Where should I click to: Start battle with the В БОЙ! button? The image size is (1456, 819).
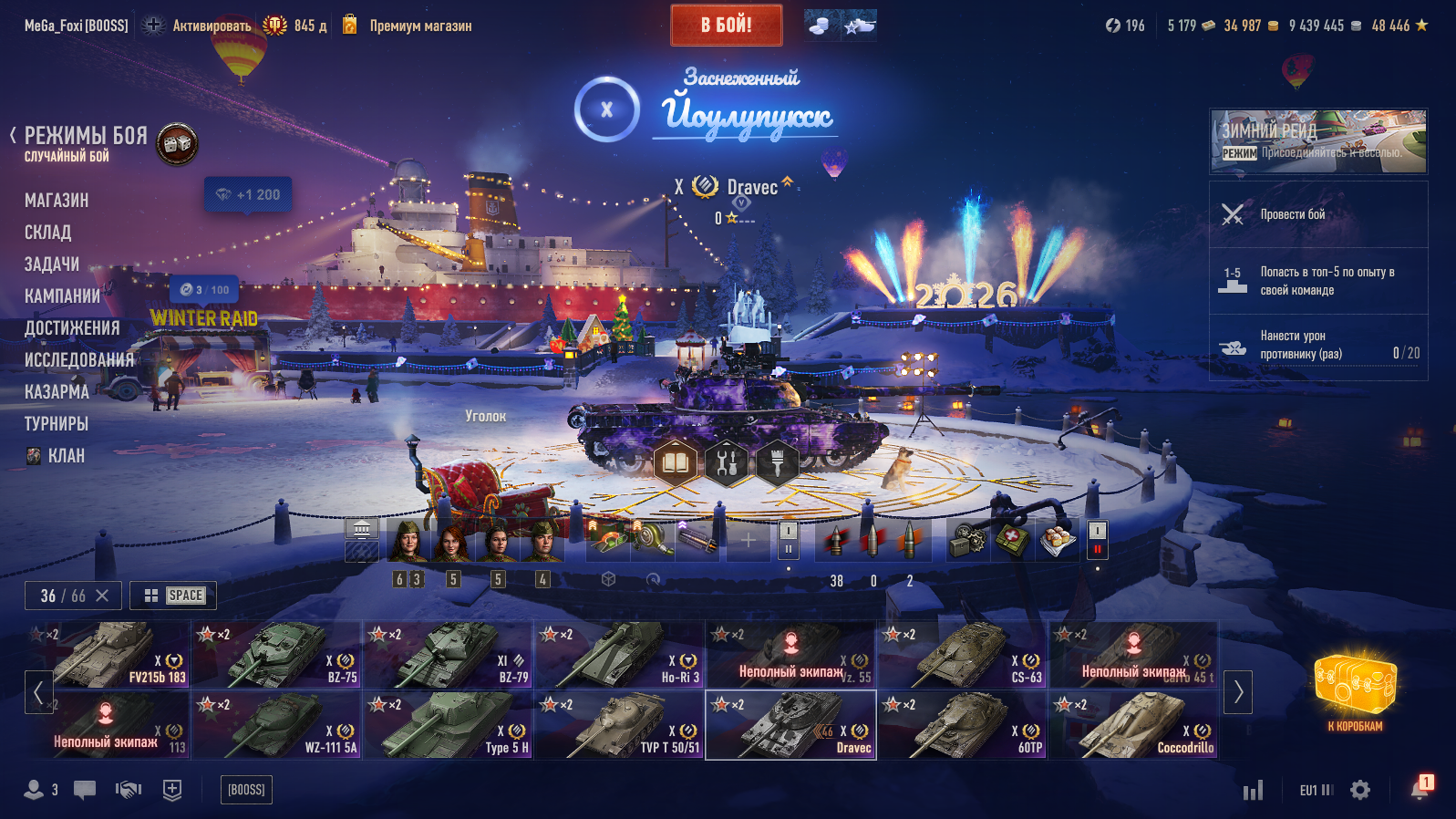[x=726, y=26]
